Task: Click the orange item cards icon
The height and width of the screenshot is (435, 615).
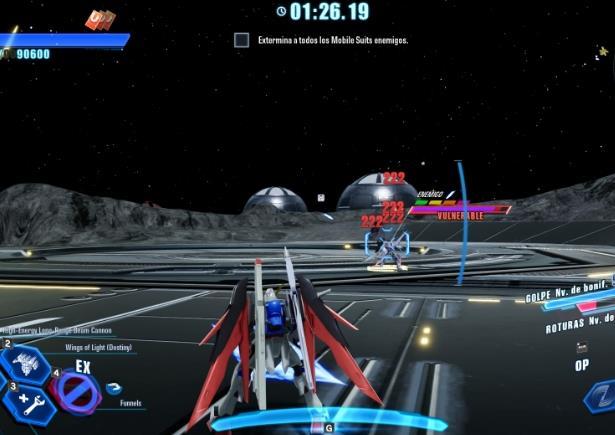Action: click(x=99, y=19)
